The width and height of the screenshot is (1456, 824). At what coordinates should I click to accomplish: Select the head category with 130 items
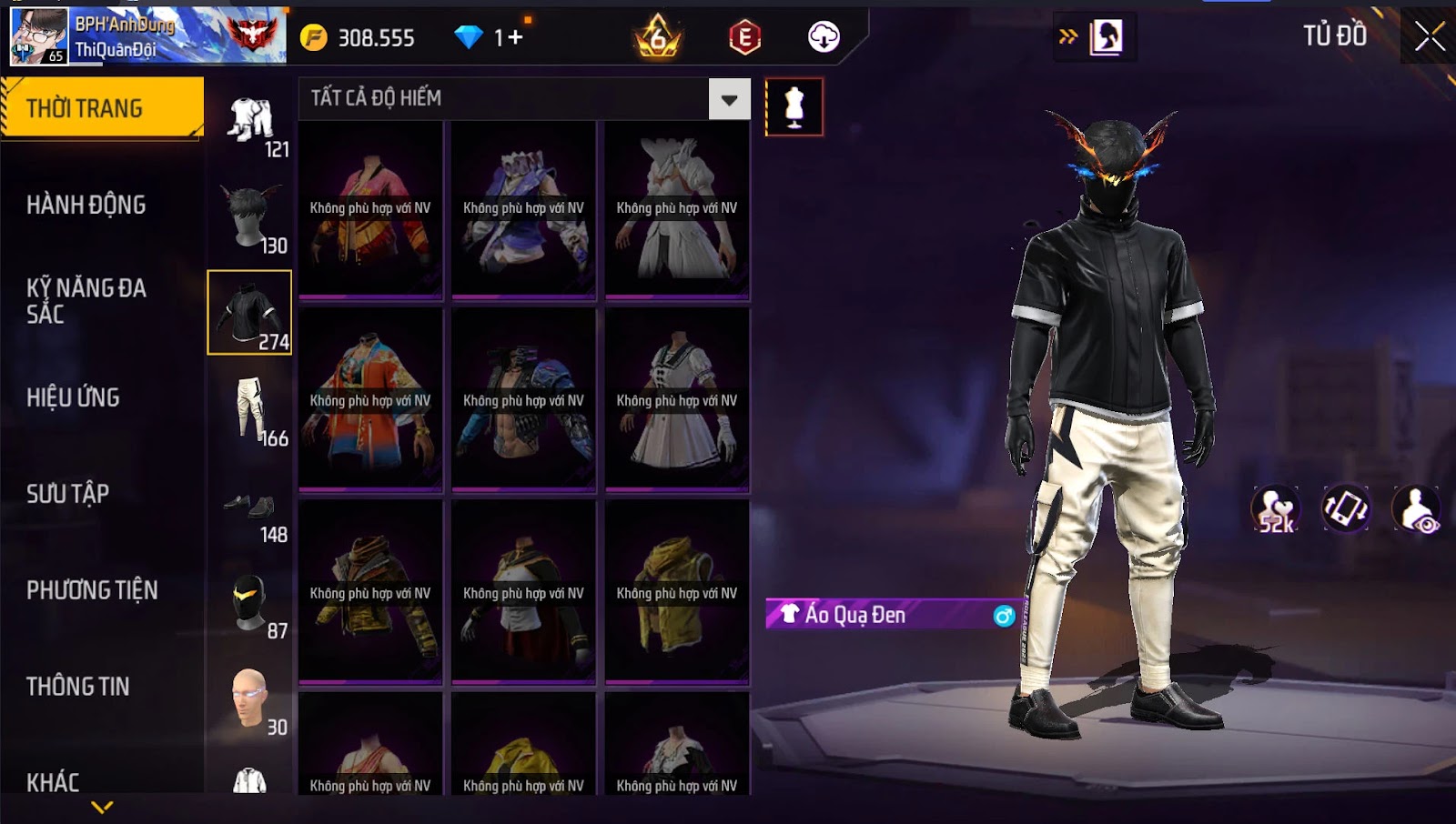pos(251,217)
